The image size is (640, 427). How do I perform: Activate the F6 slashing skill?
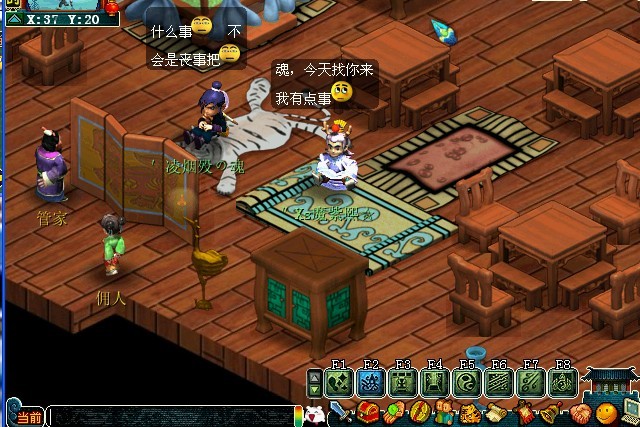pos(499,383)
